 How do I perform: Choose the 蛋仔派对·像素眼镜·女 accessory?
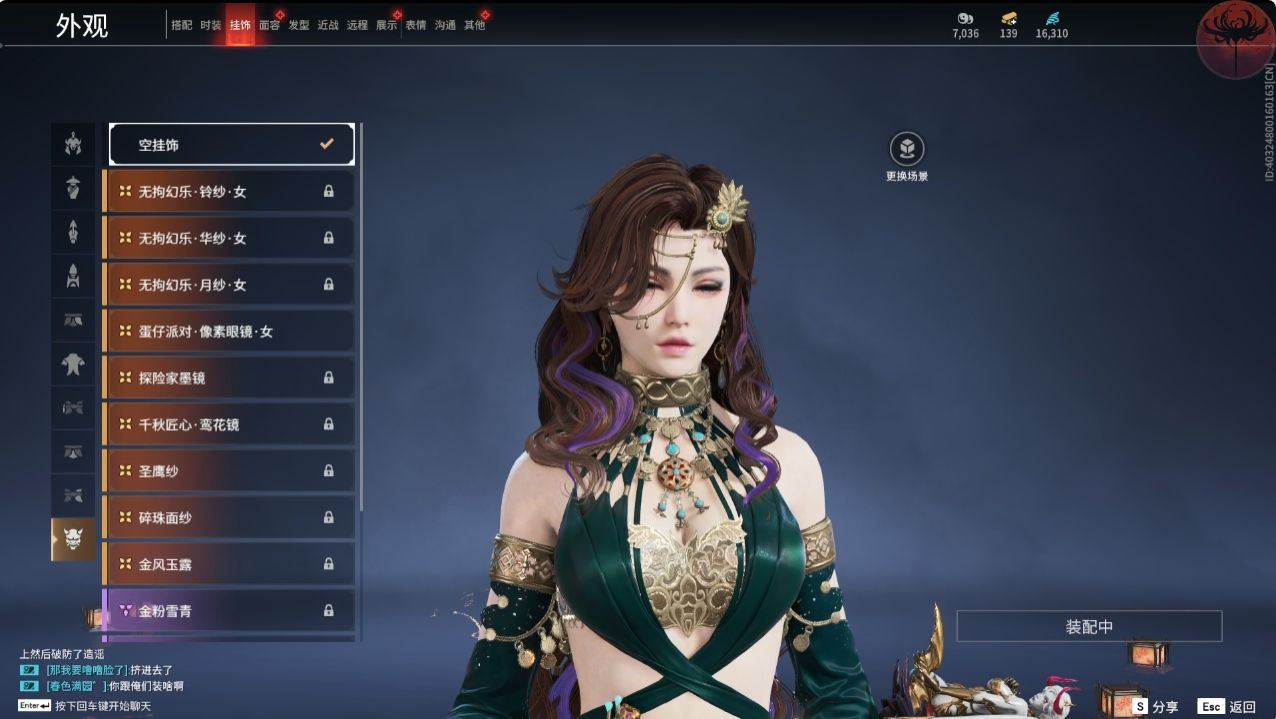click(x=230, y=331)
